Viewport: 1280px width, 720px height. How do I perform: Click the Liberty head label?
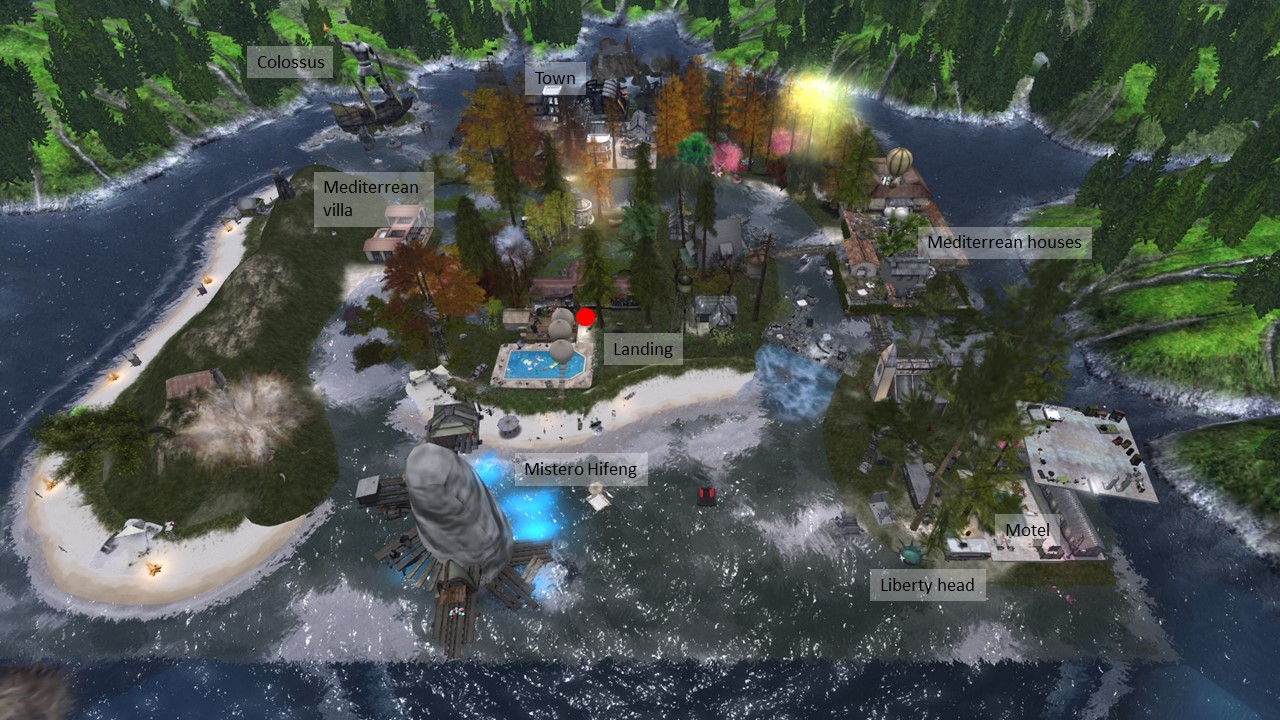tap(927, 585)
